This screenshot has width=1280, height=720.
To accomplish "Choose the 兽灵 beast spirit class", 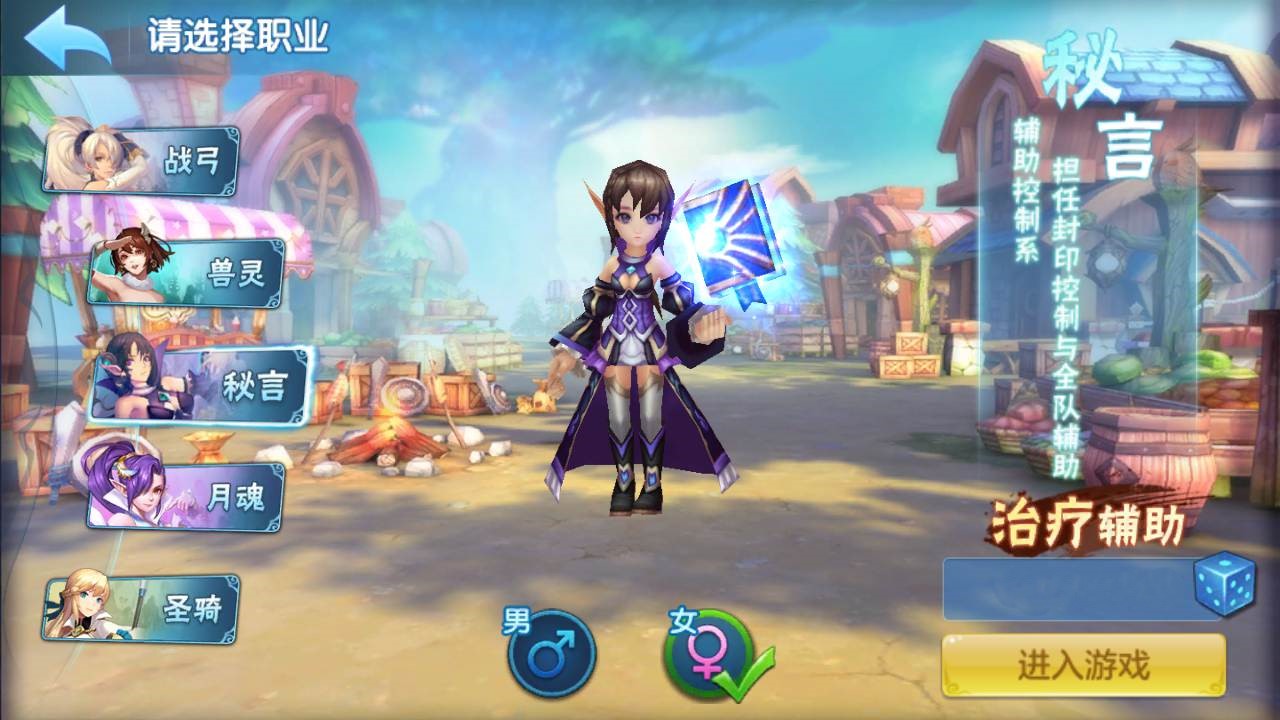I will point(190,272).
